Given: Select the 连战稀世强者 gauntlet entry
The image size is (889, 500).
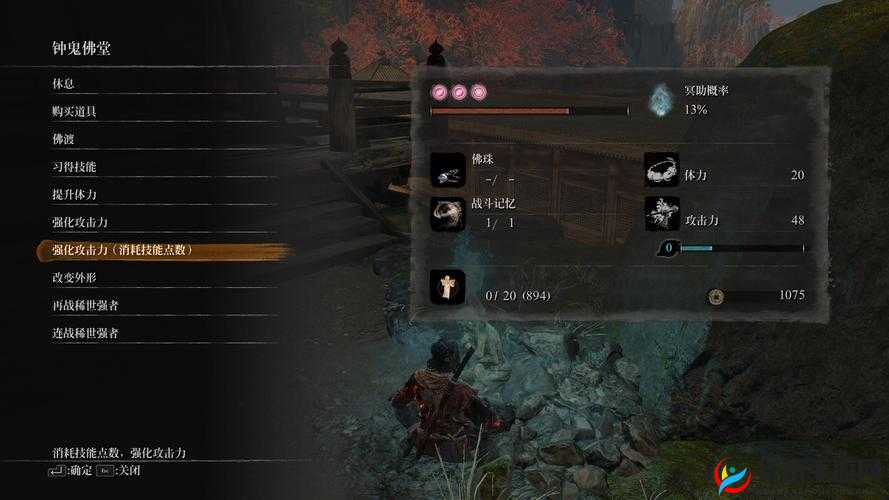Looking at the screenshot, I should coord(85,333).
